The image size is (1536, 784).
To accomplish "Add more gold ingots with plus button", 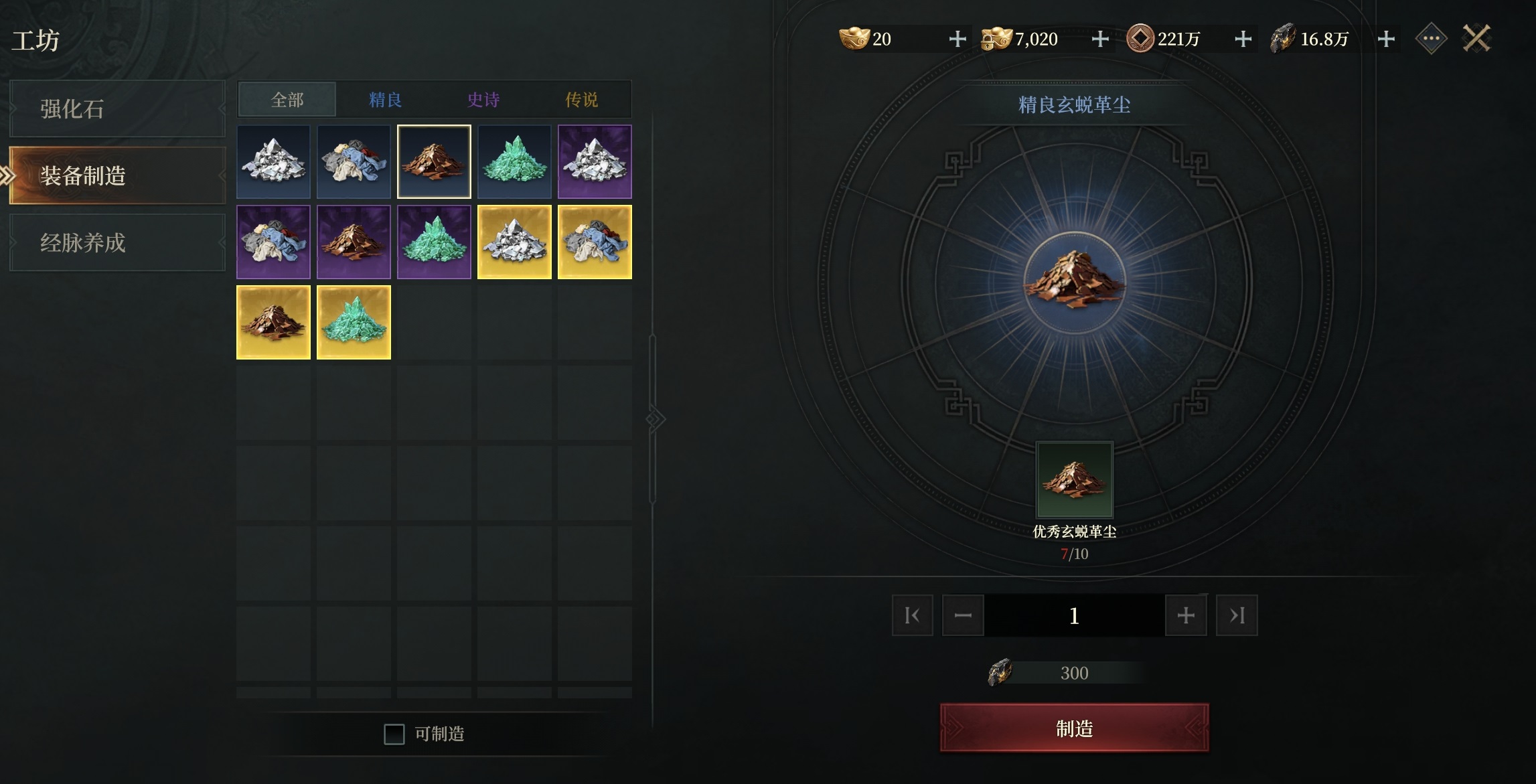I will pos(957,39).
